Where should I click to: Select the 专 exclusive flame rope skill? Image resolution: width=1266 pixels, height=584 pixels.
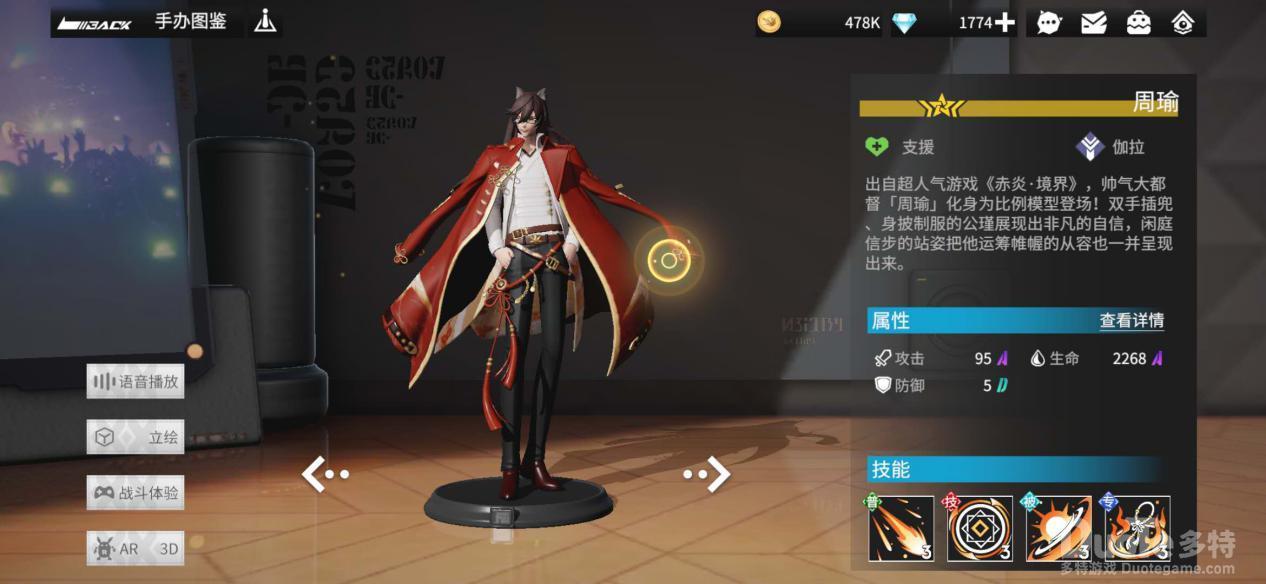click(1137, 528)
